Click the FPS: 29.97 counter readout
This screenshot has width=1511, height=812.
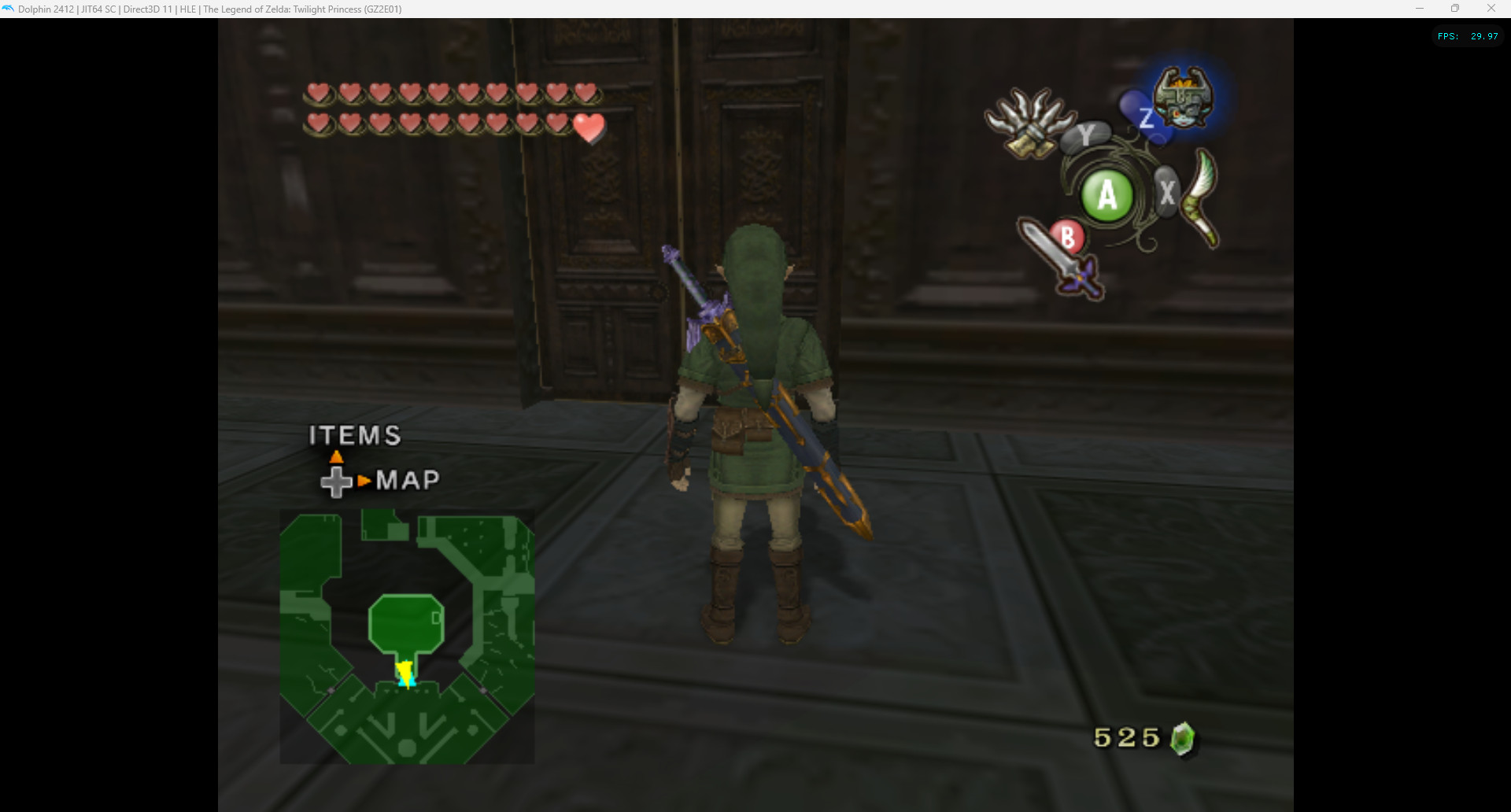point(1465,35)
